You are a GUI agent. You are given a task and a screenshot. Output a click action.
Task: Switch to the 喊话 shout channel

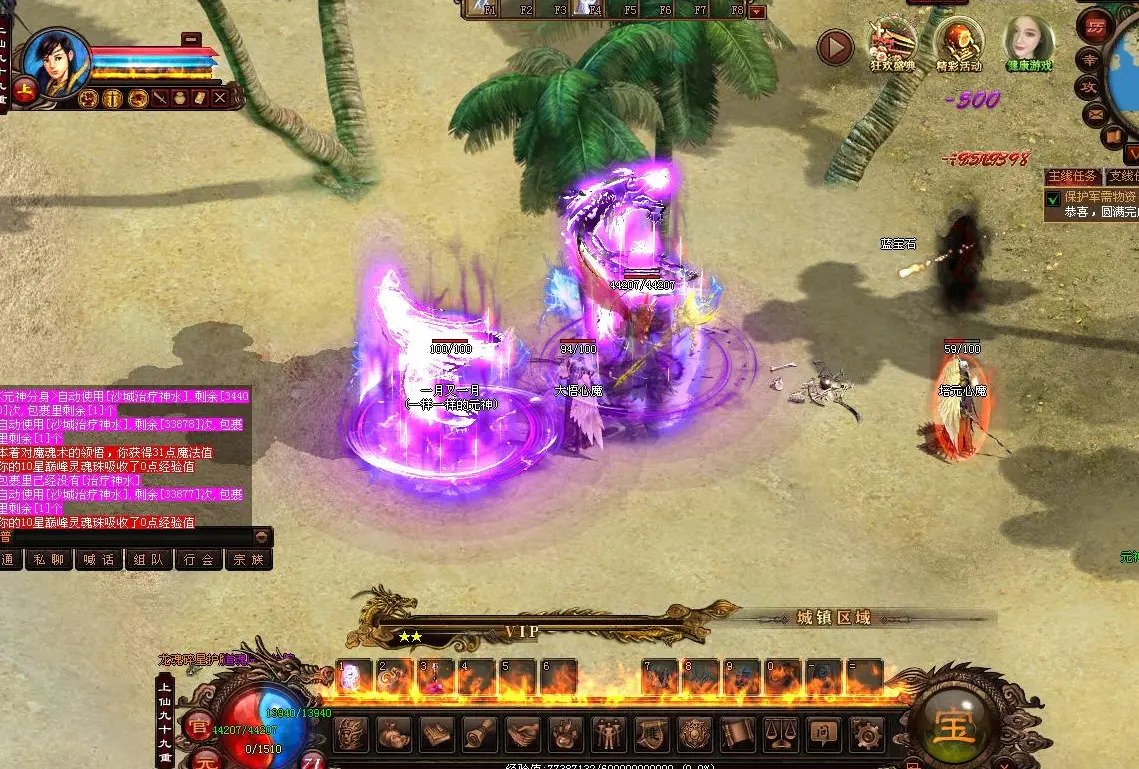pos(99,560)
